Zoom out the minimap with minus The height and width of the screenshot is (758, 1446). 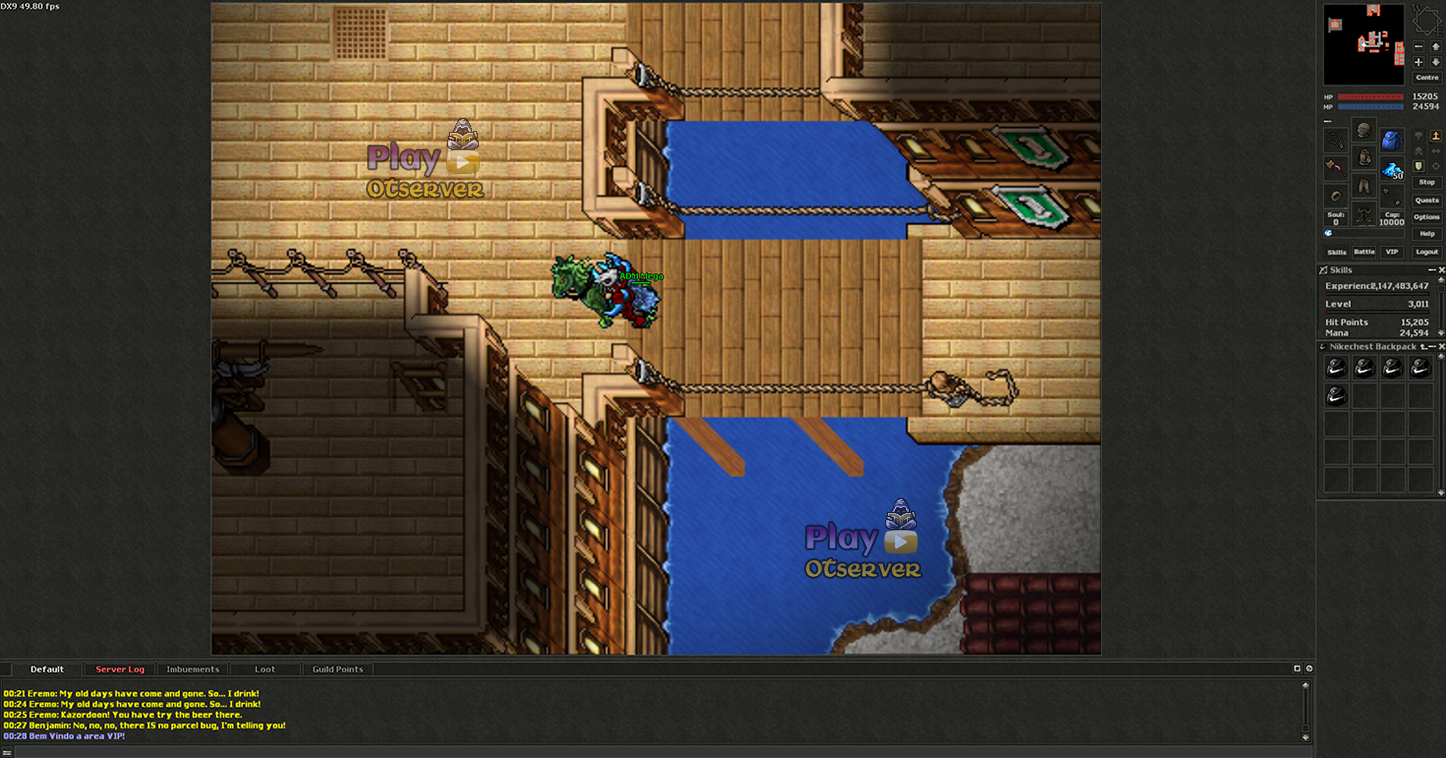(x=1418, y=47)
